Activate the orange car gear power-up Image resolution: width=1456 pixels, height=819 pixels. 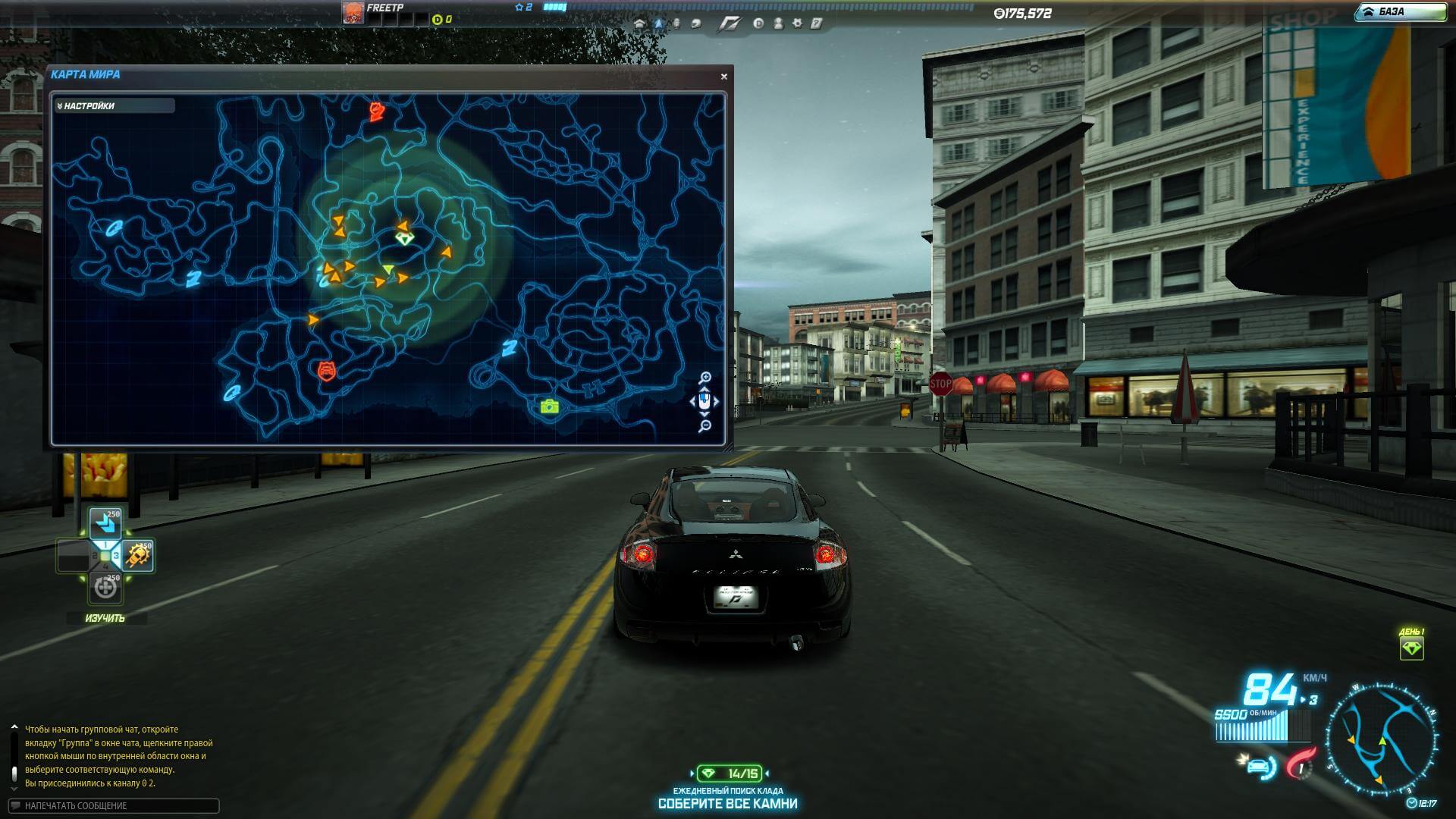click(x=138, y=556)
